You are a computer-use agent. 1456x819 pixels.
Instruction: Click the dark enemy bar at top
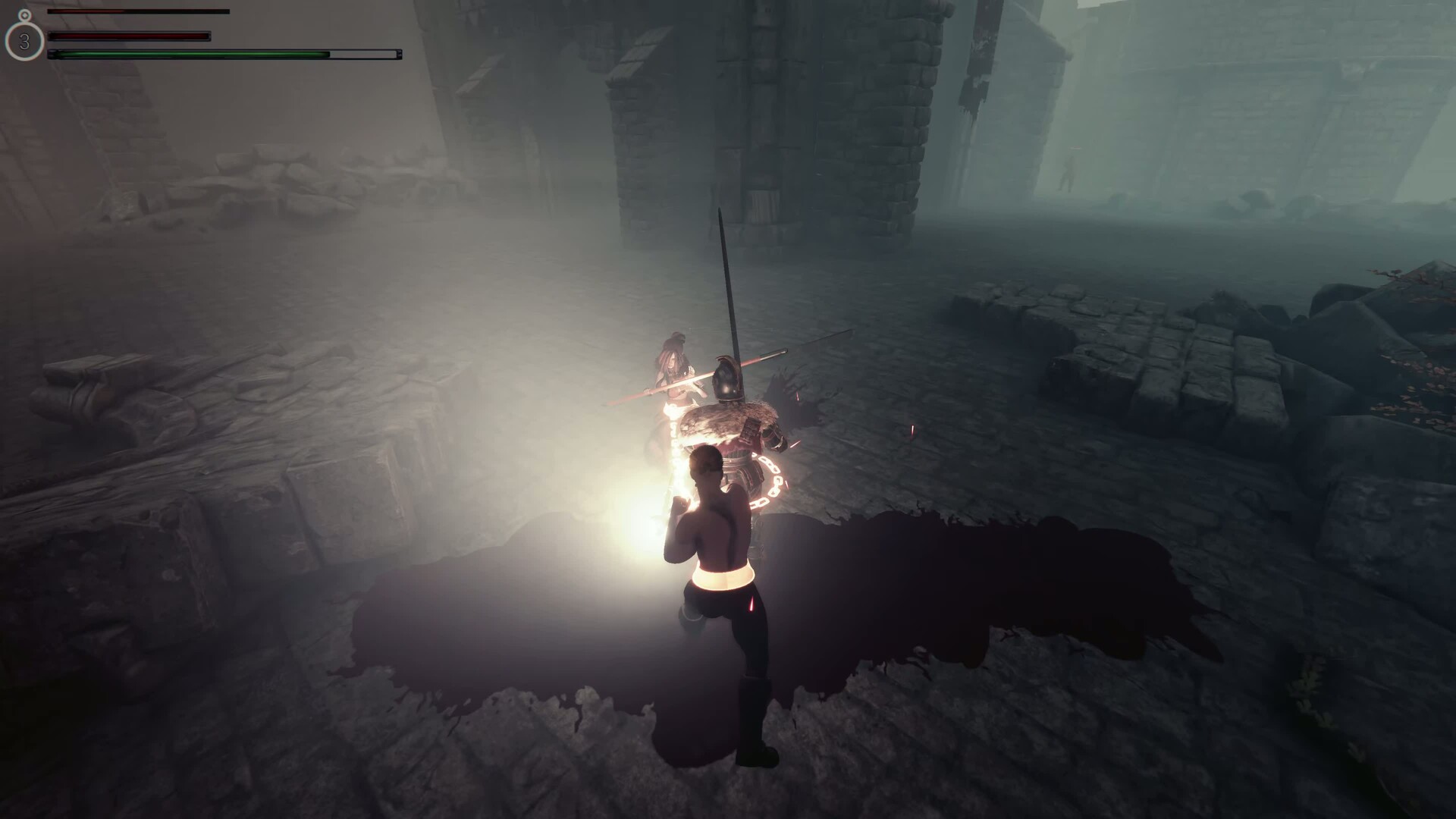[140, 12]
